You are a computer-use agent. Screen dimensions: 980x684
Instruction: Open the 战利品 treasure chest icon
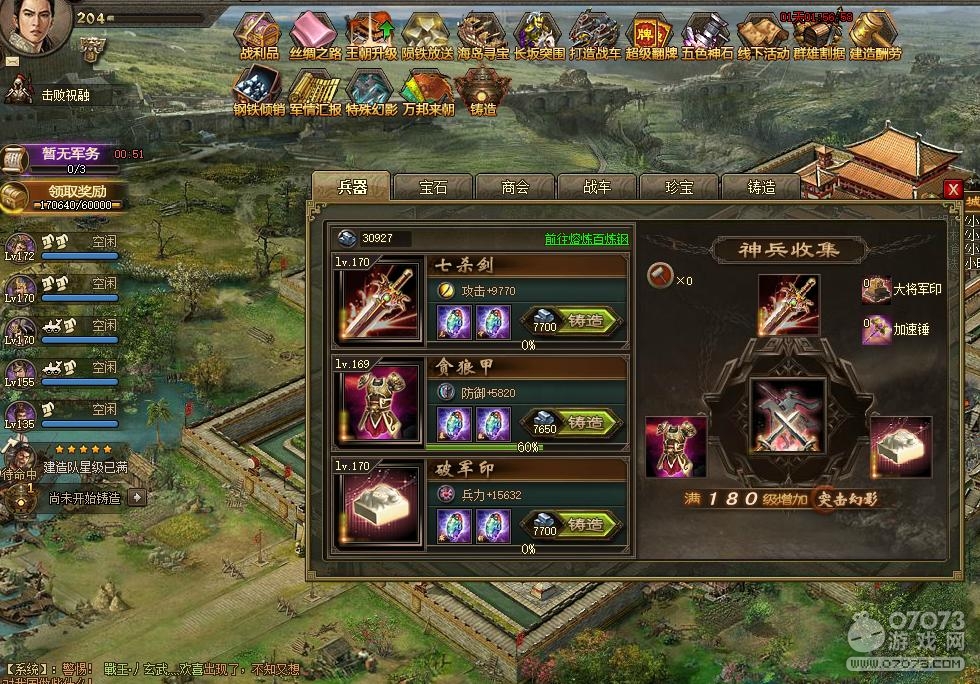point(260,35)
